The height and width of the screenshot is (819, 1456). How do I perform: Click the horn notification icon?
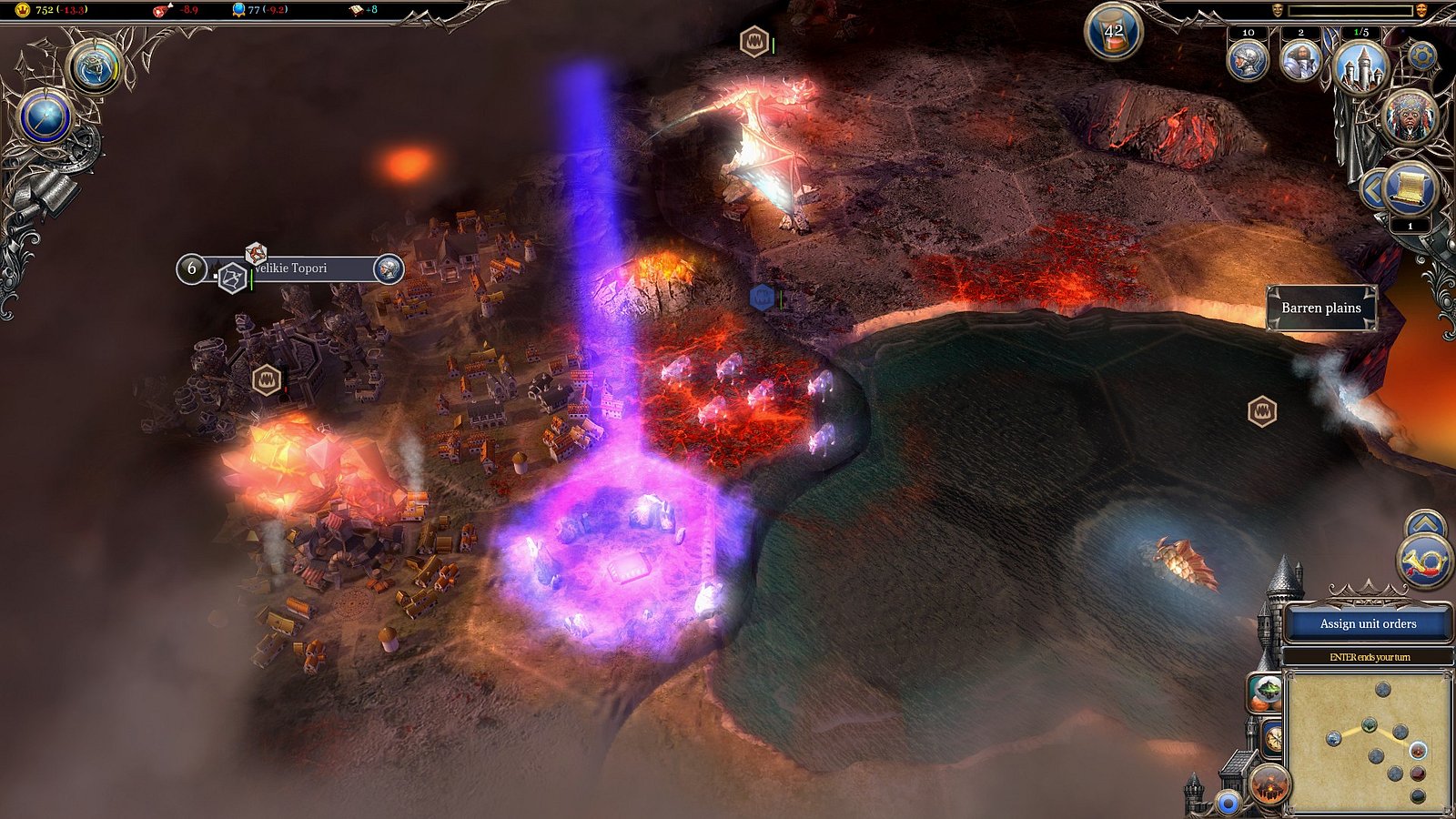coord(1425,561)
